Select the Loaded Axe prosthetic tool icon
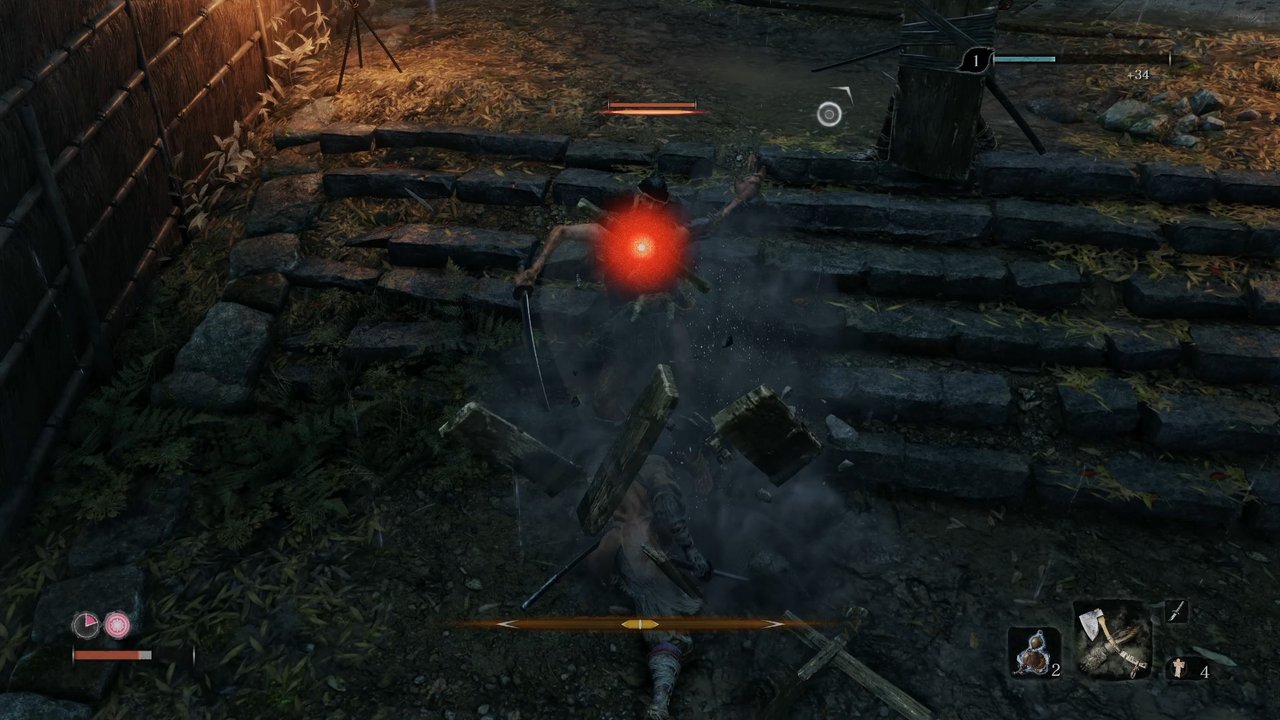1280x720 pixels. tap(1110, 644)
